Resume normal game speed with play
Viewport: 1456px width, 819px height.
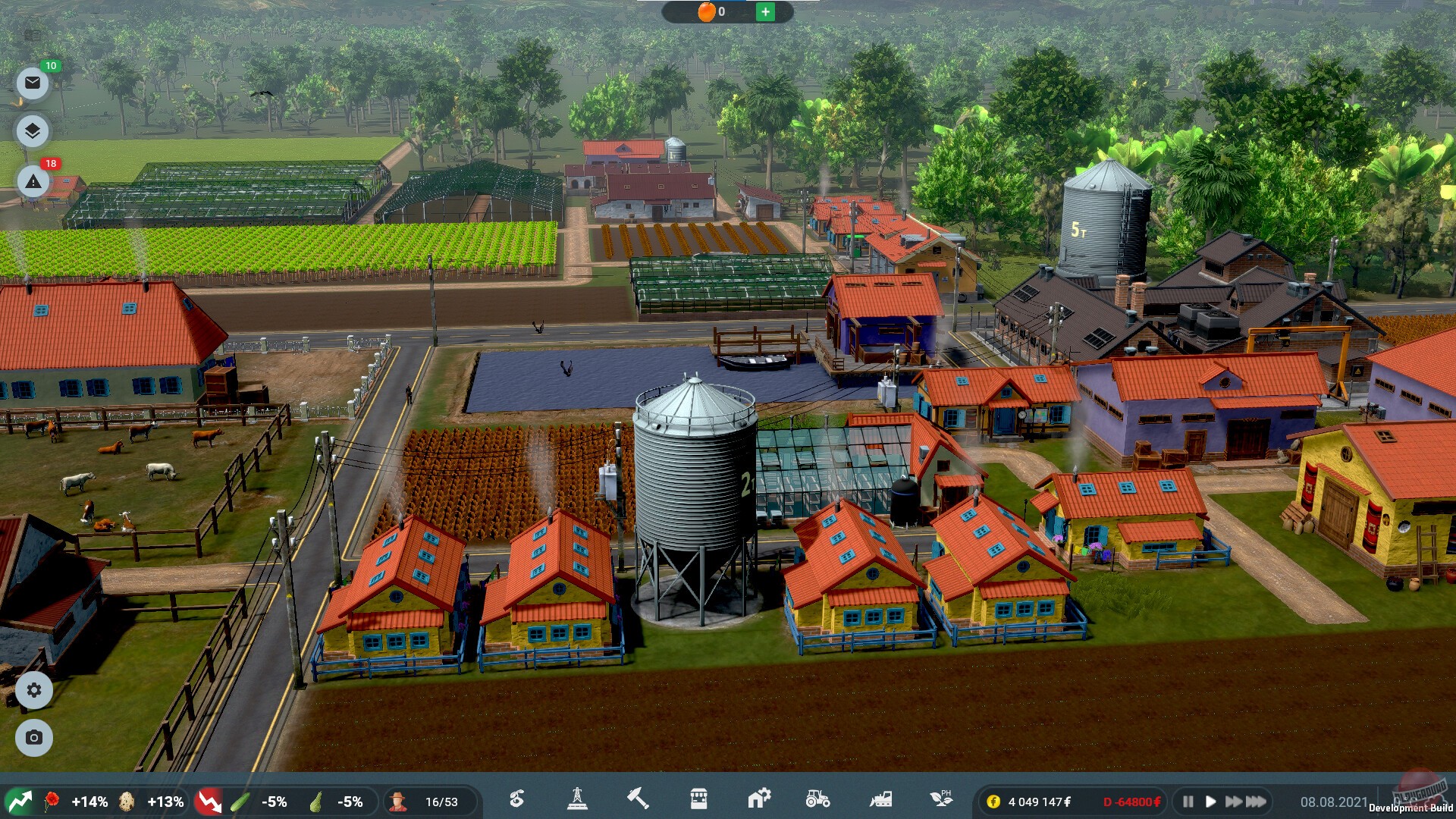(x=1211, y=801)
